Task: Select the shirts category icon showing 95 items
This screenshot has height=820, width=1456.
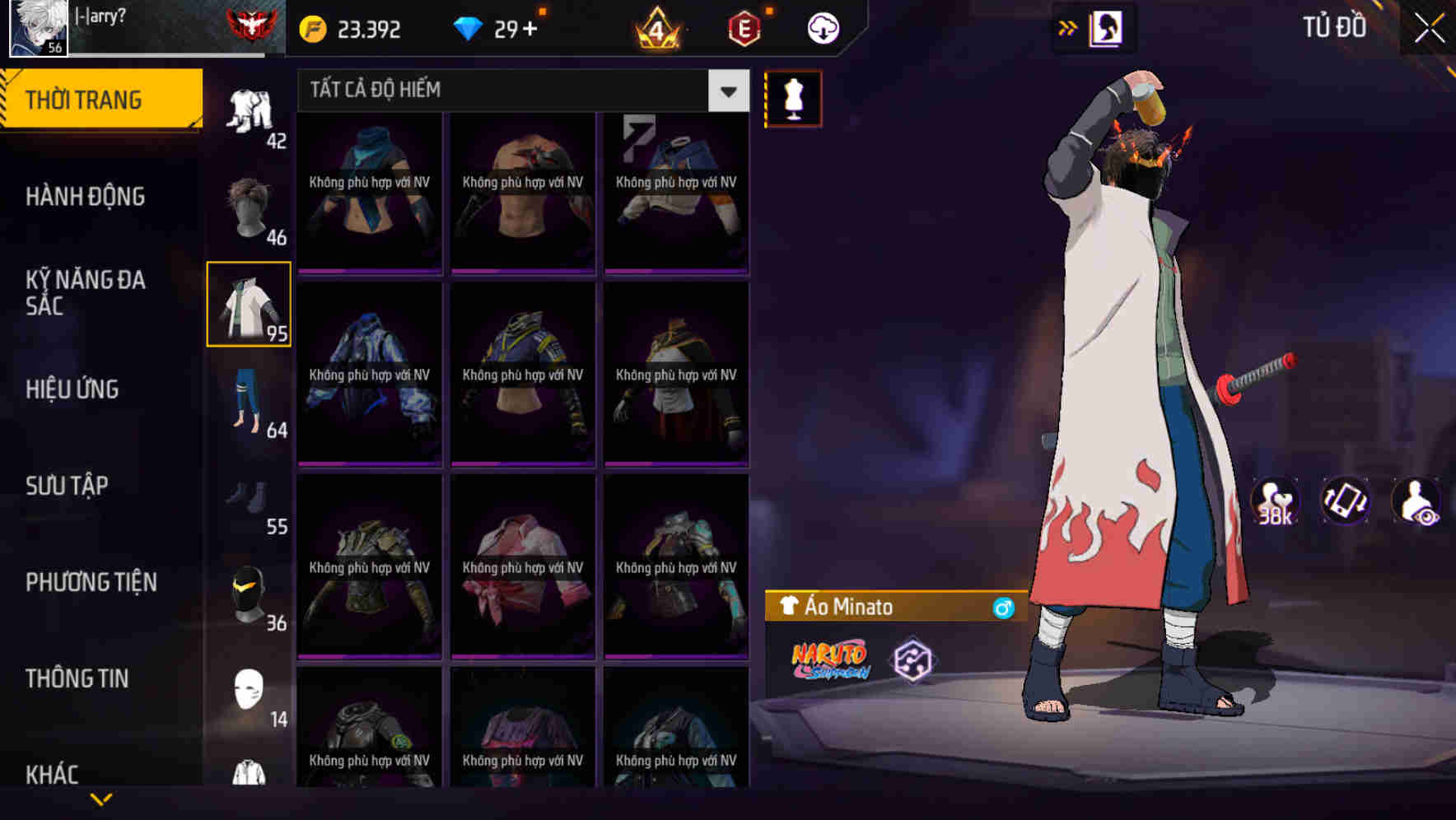Action: click(x=250, y=305)
